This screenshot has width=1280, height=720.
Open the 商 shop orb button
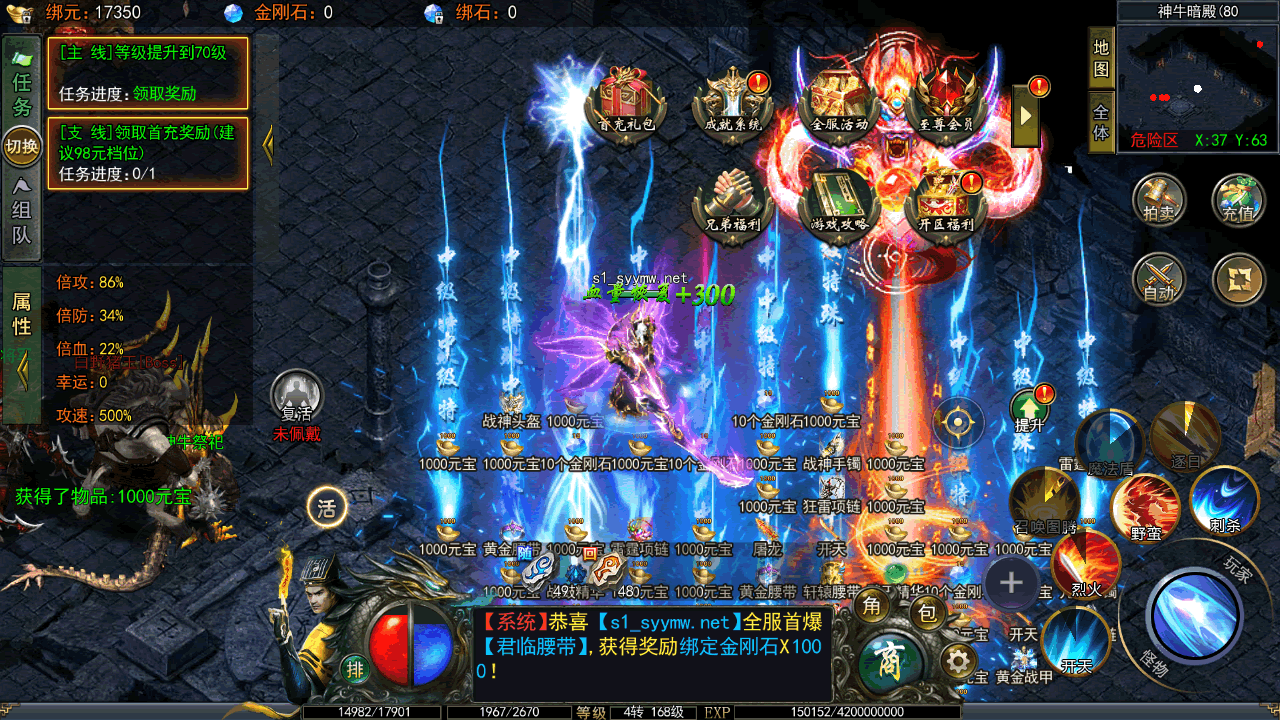(x=889, y=663)
